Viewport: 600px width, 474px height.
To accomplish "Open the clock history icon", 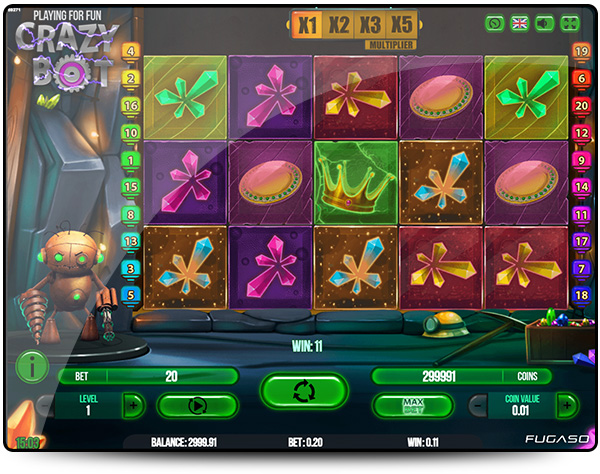I will [495, 23].
